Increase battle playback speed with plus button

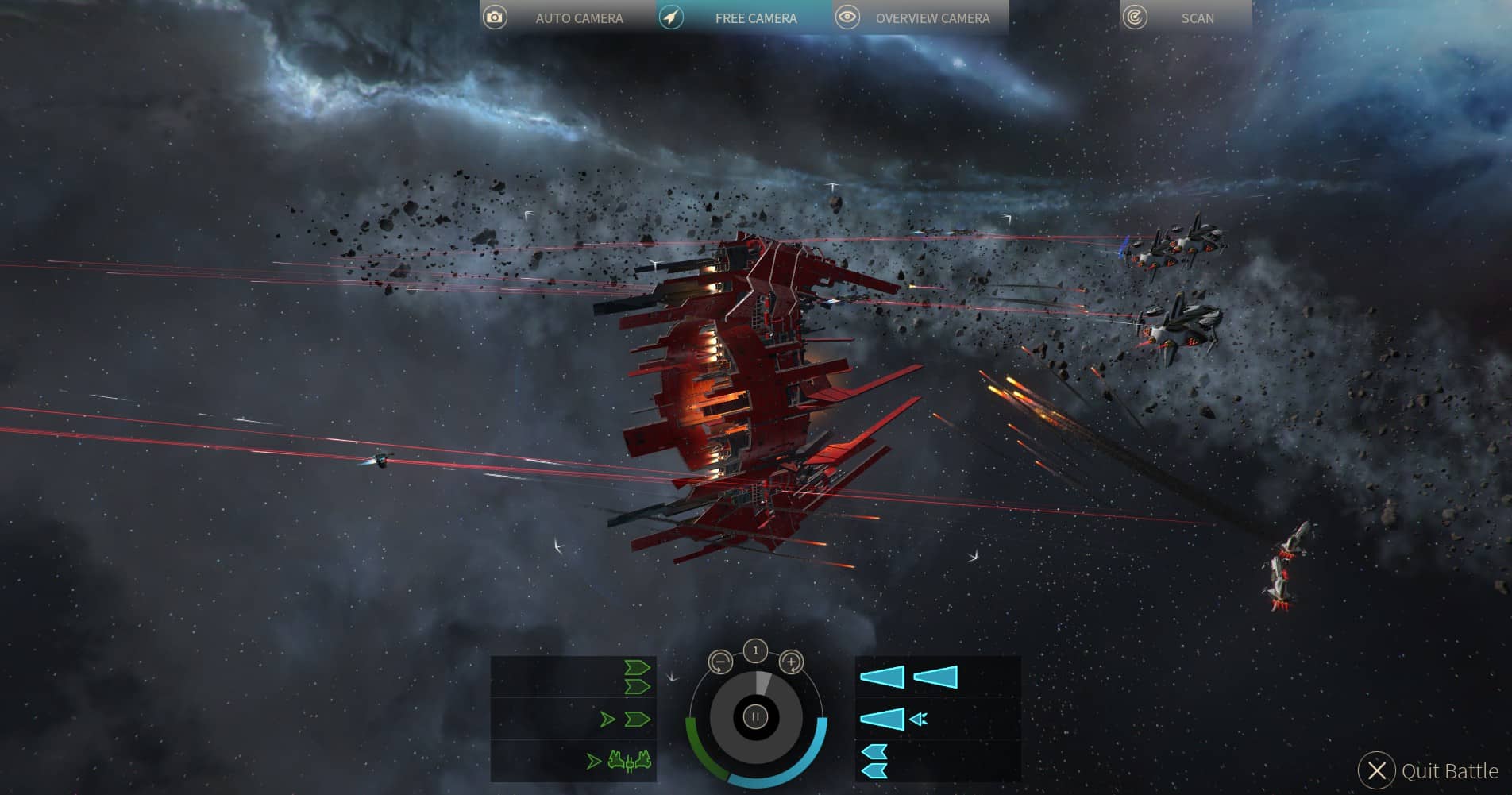[x=791, y=662]
